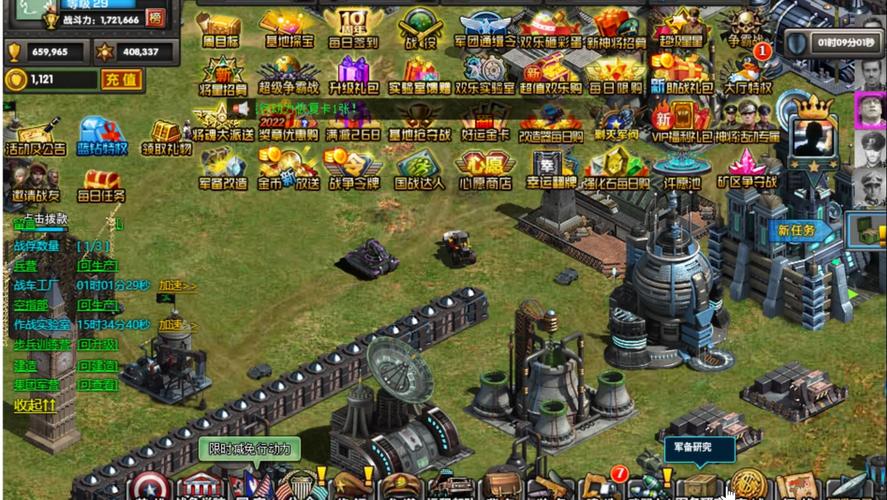Open 邀请战友 invite friends
Screen dimensions: 887x500
pyautogui.click(x=35, y=182)
